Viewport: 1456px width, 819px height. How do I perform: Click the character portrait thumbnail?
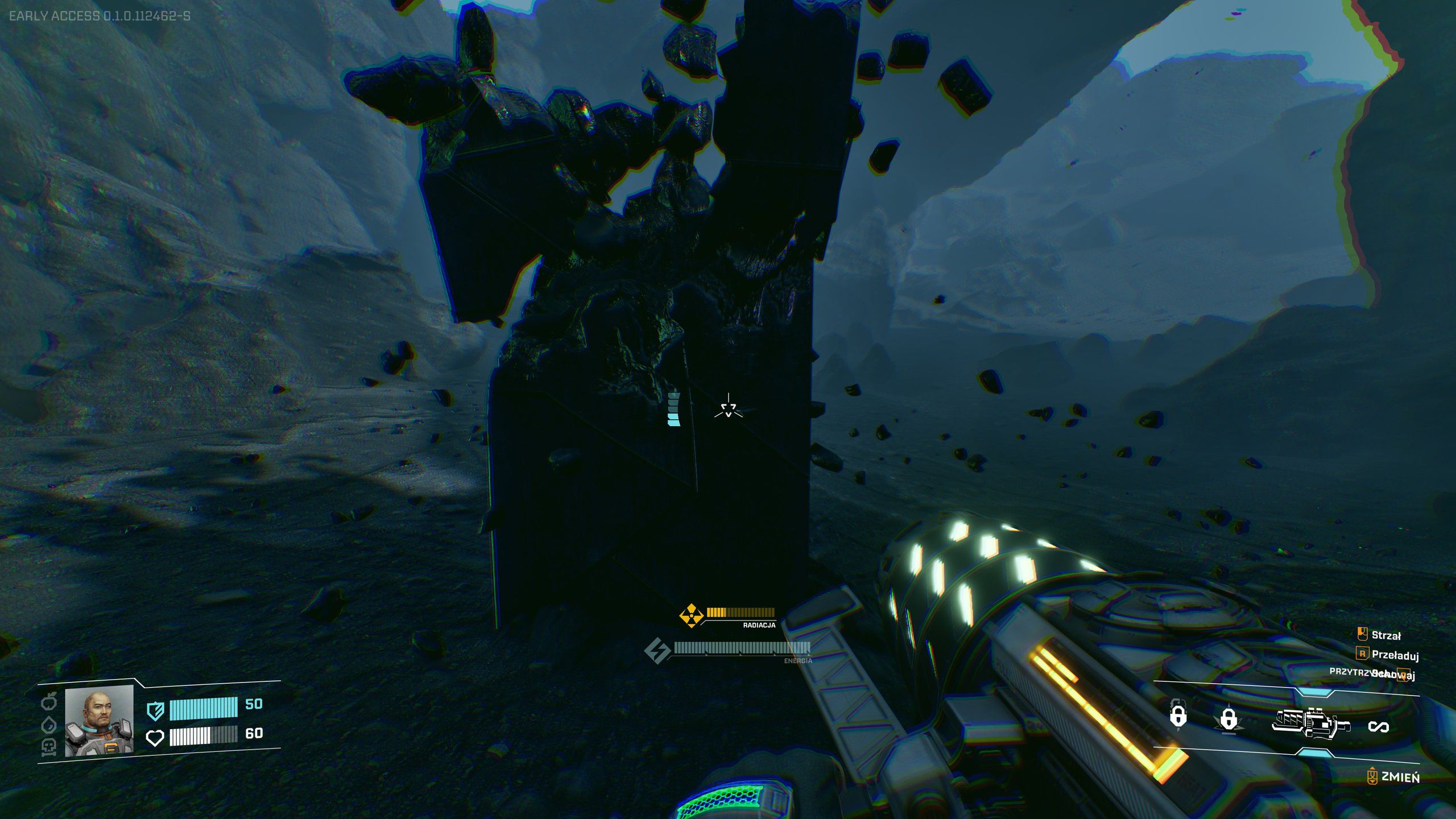pyautogui.click(x=98, y=722)
